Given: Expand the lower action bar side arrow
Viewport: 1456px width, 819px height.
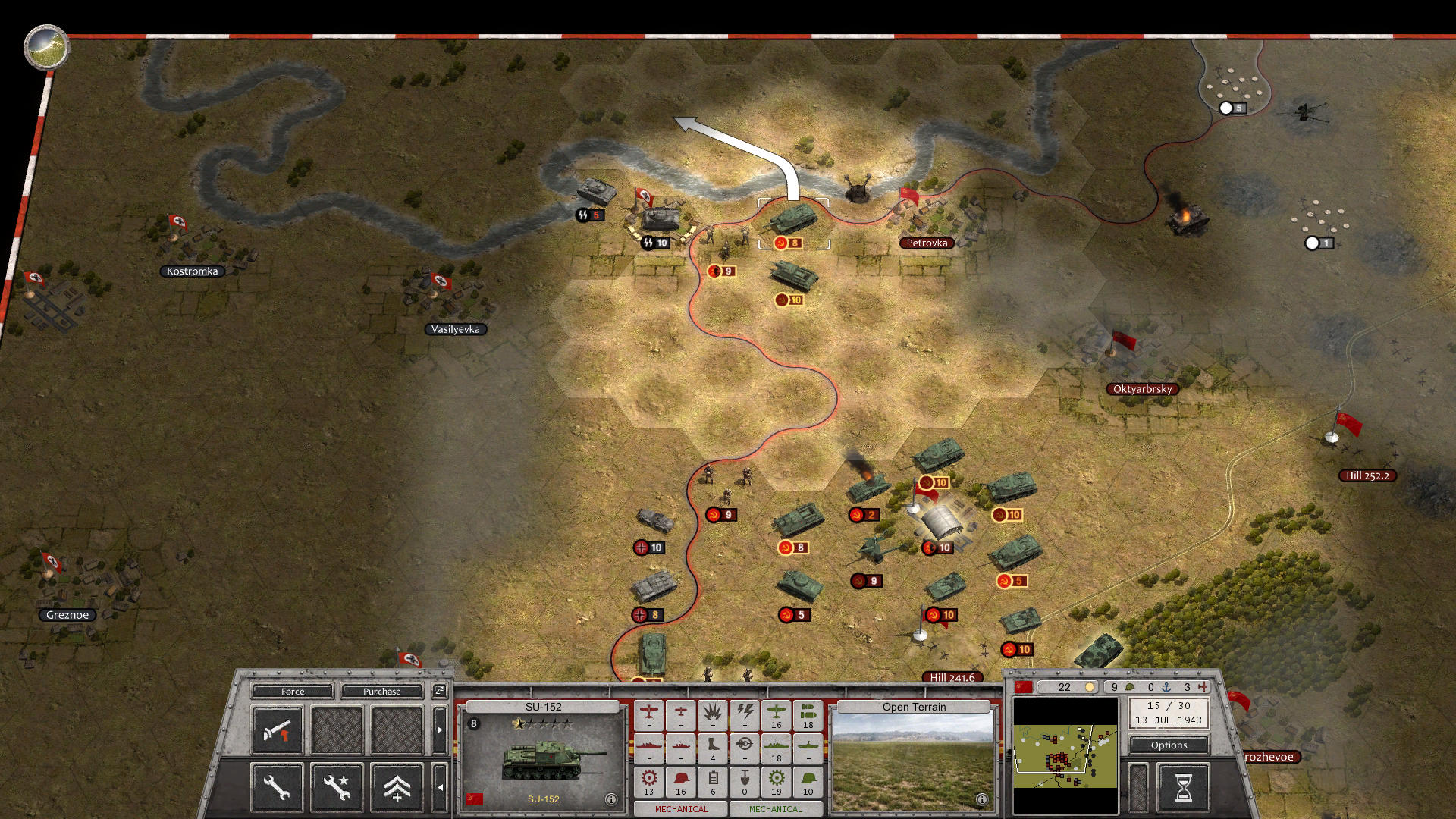Looking at the screenshot, I should click(x=441, y=788).
